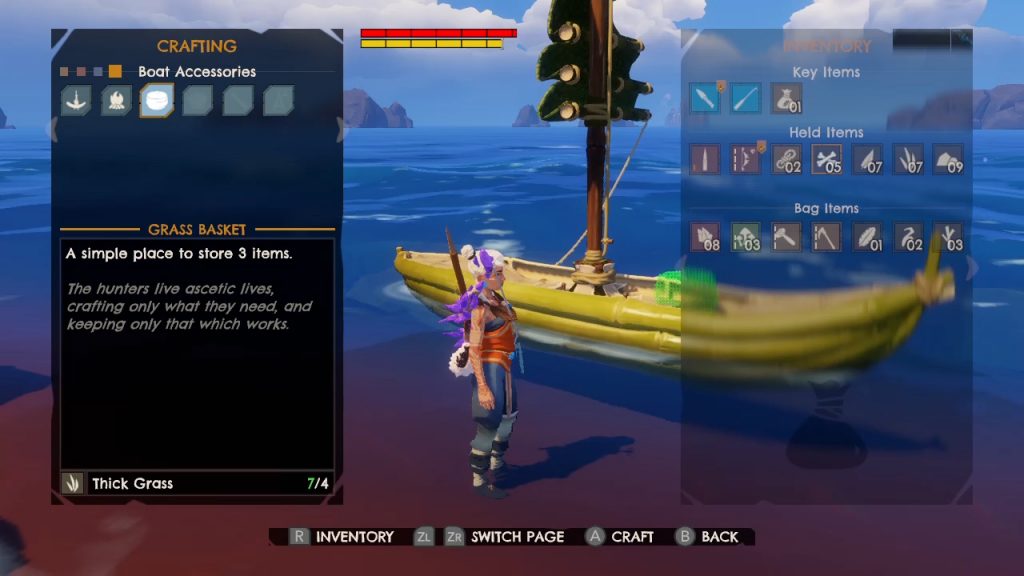Choose the axe bag item slot

coord(826,236)
